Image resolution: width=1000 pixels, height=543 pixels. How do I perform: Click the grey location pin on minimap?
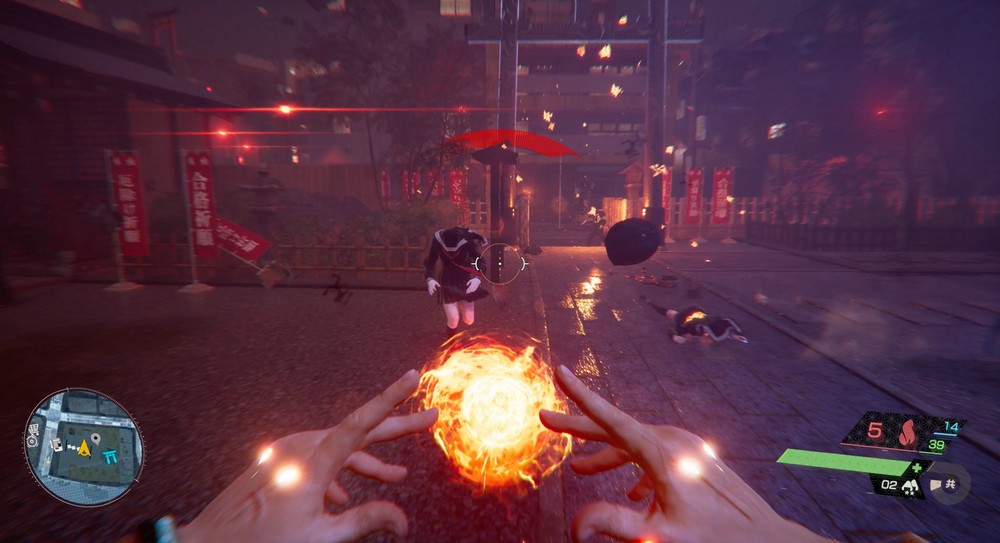(94, 438)
